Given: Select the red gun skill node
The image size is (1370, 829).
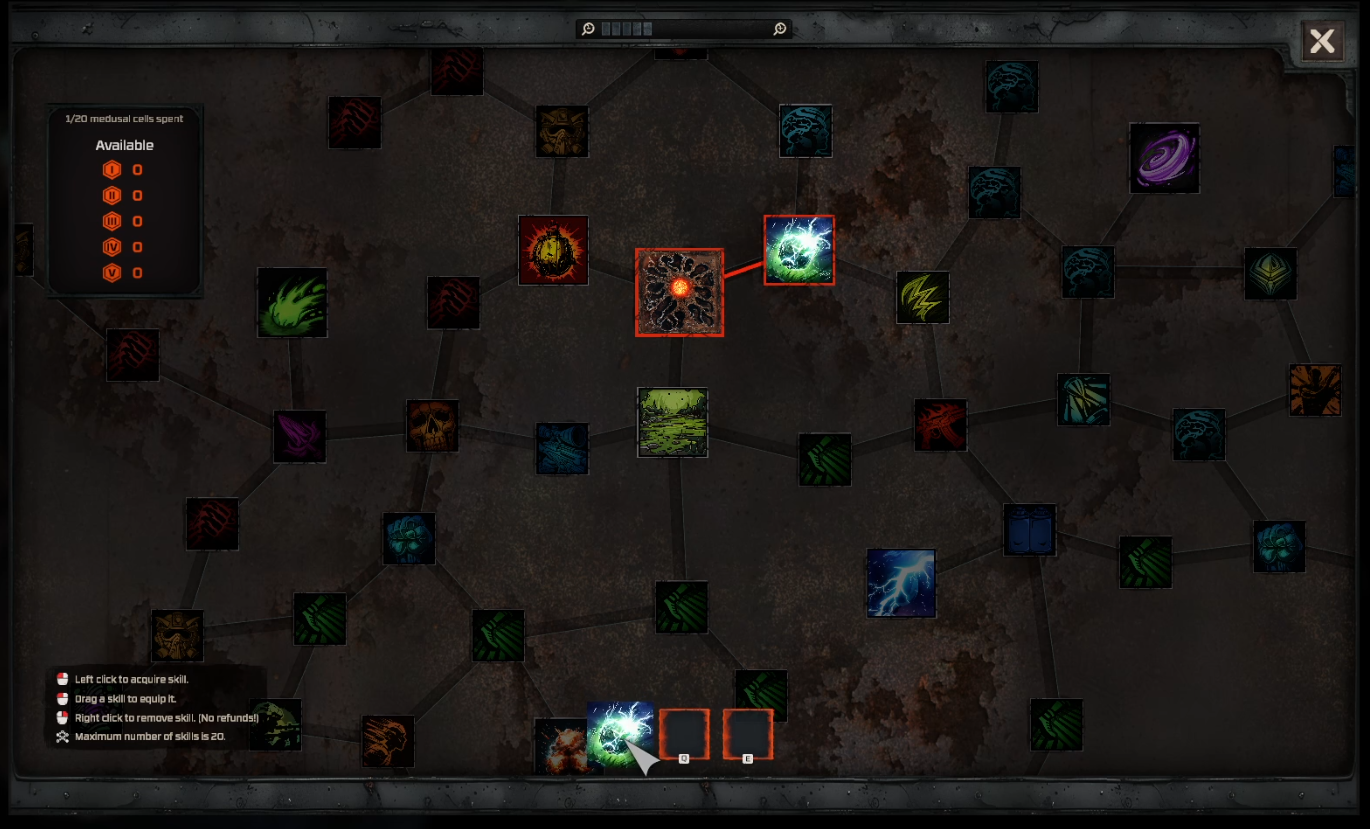Looking at the screenshot, I should [x=940, y=425].
